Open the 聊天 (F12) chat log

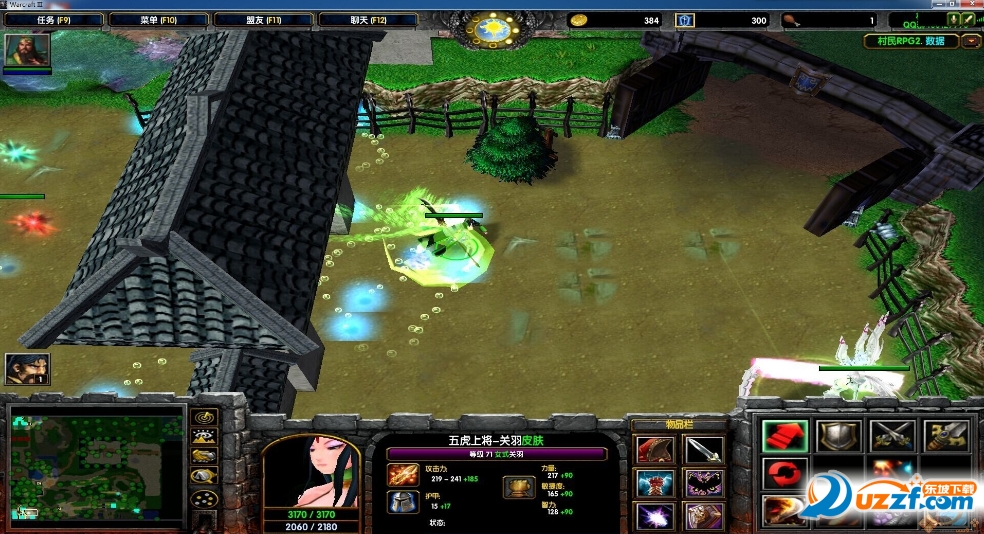pos(365,20)
